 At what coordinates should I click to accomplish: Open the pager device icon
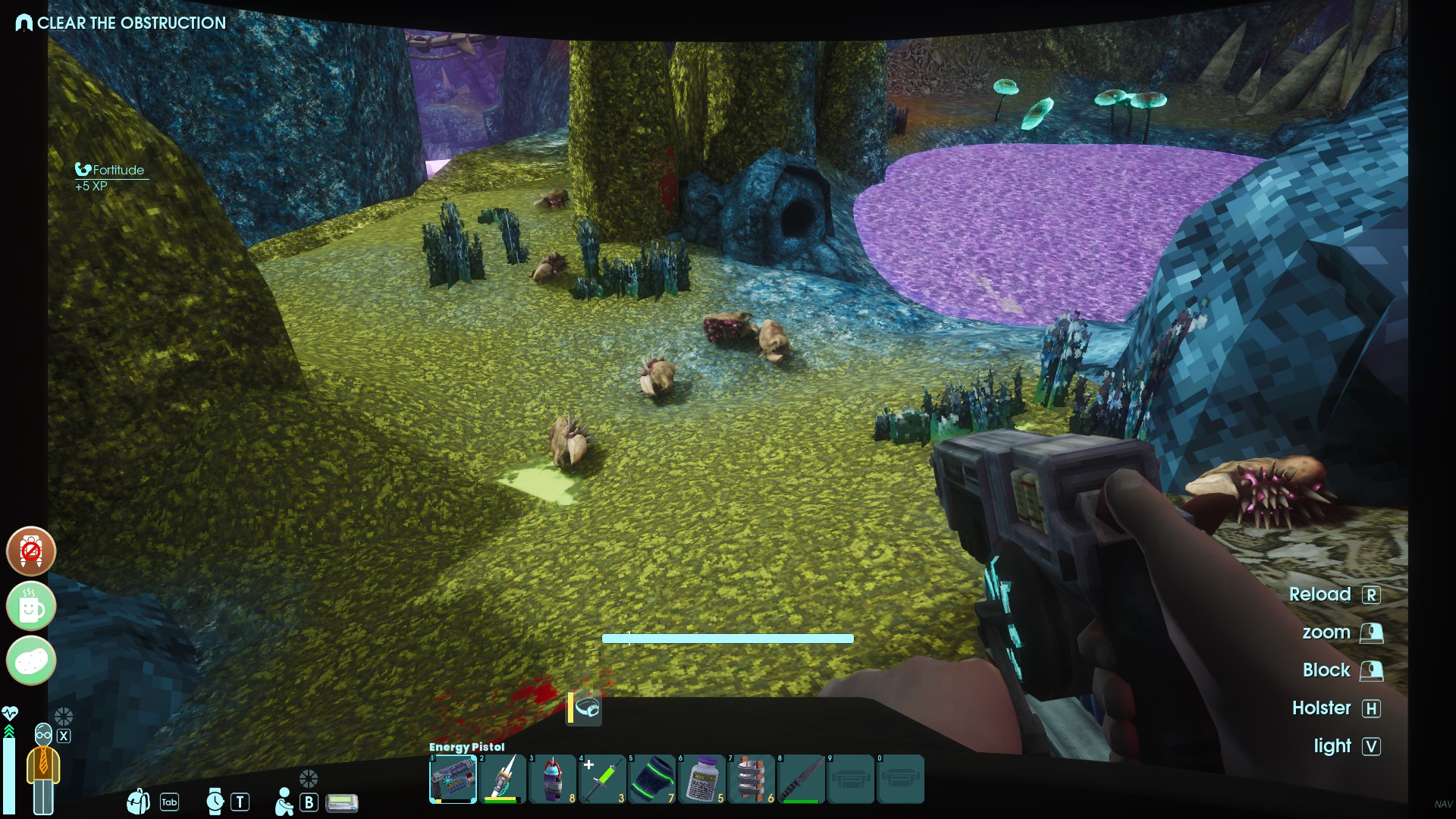pyautogui.click(x=342, y=802)
